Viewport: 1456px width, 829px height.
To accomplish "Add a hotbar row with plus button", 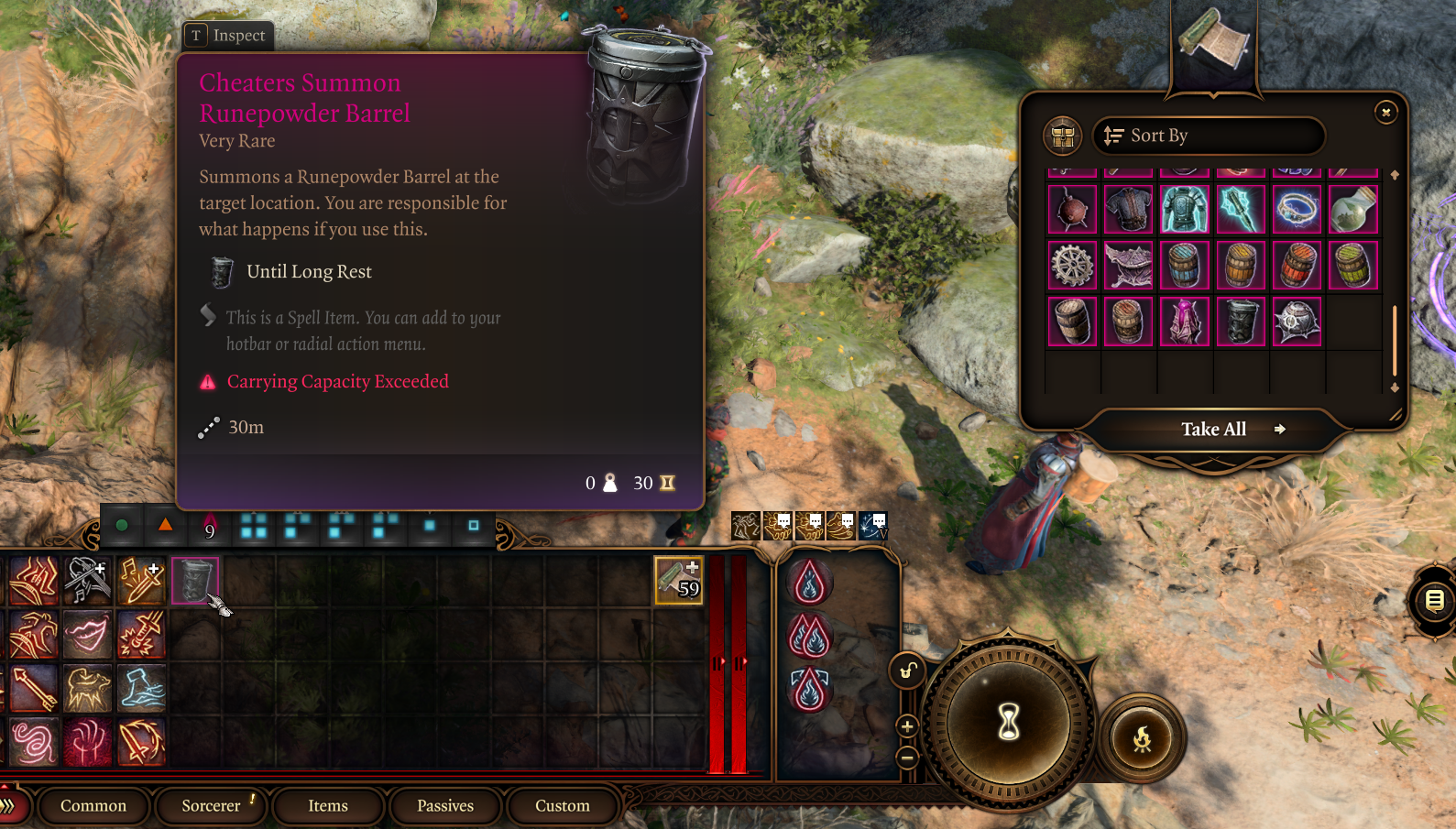I will 907,727.
